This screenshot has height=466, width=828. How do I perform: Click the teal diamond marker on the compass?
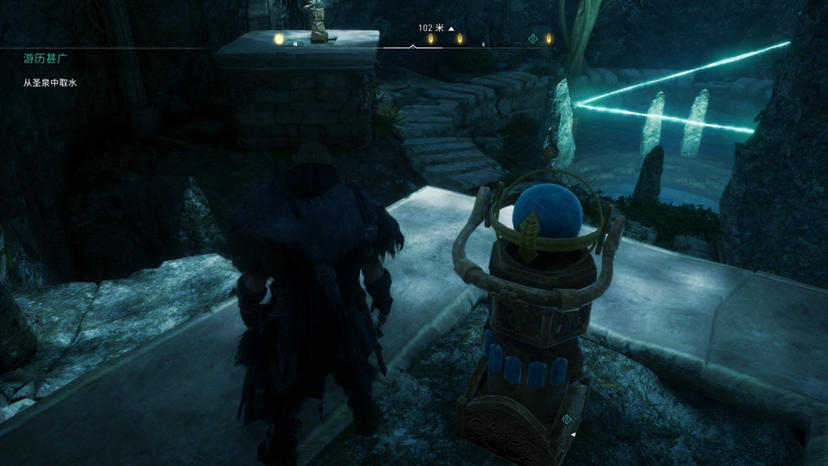coord(533,39)
